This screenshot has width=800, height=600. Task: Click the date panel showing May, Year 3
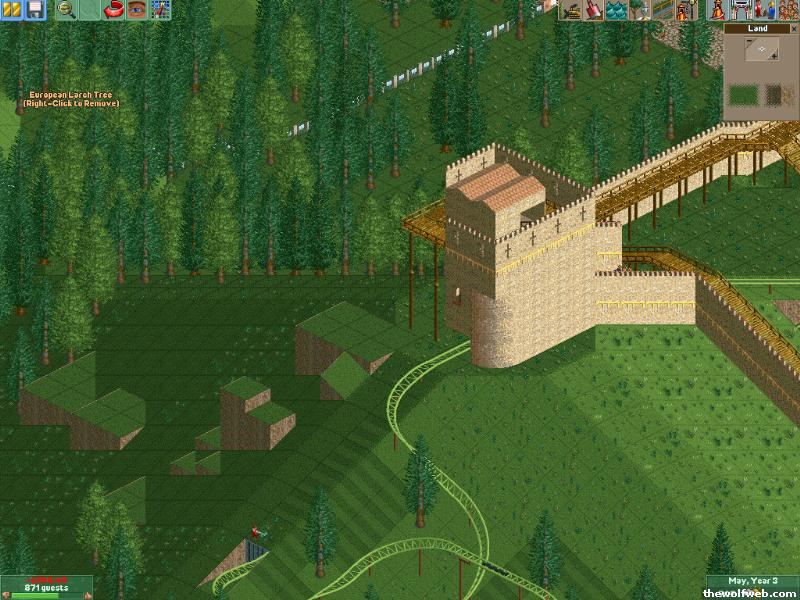pyautogui.click(x=752, y=582)
